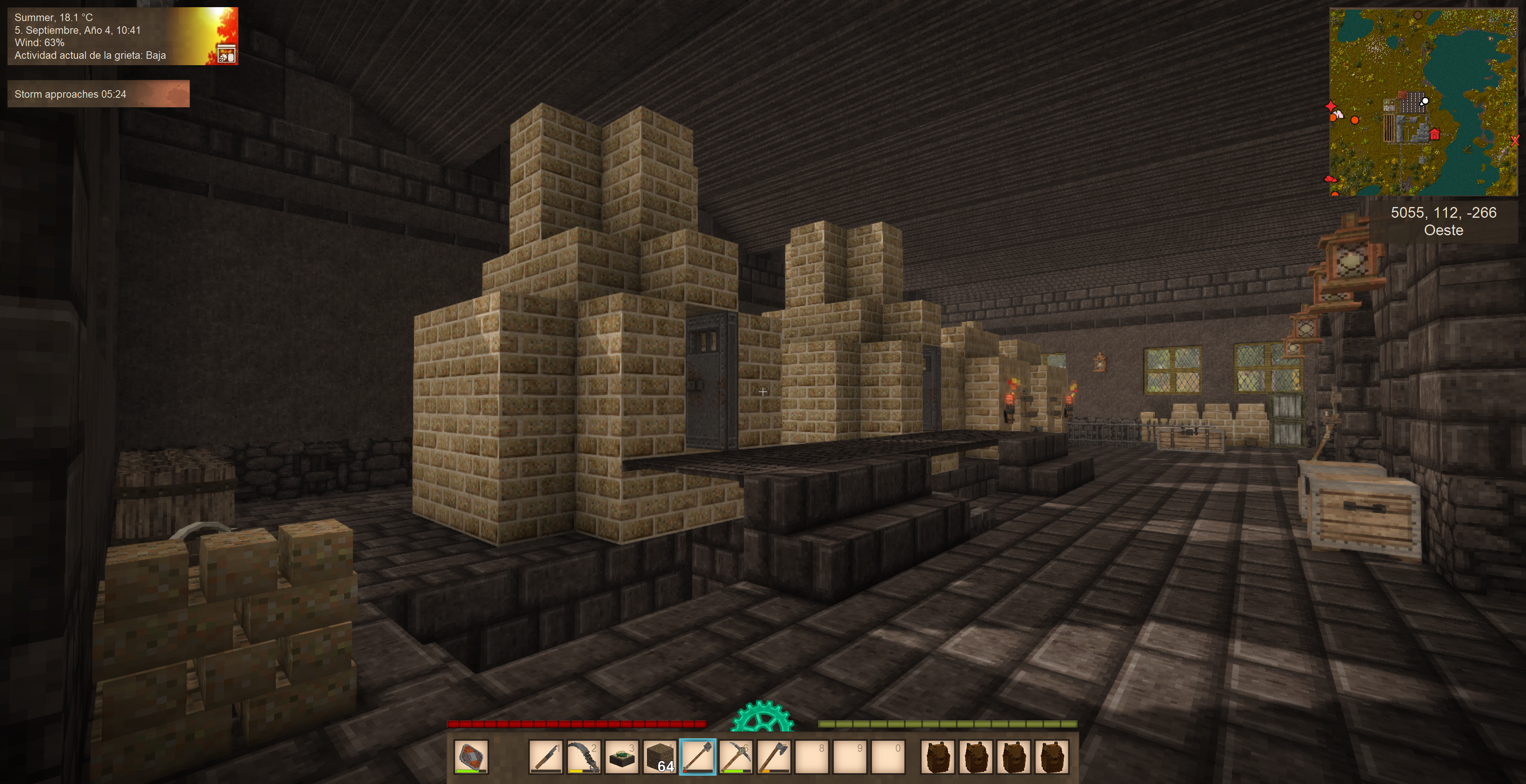Click the brown circle waypoint on the minimap

1418,15
